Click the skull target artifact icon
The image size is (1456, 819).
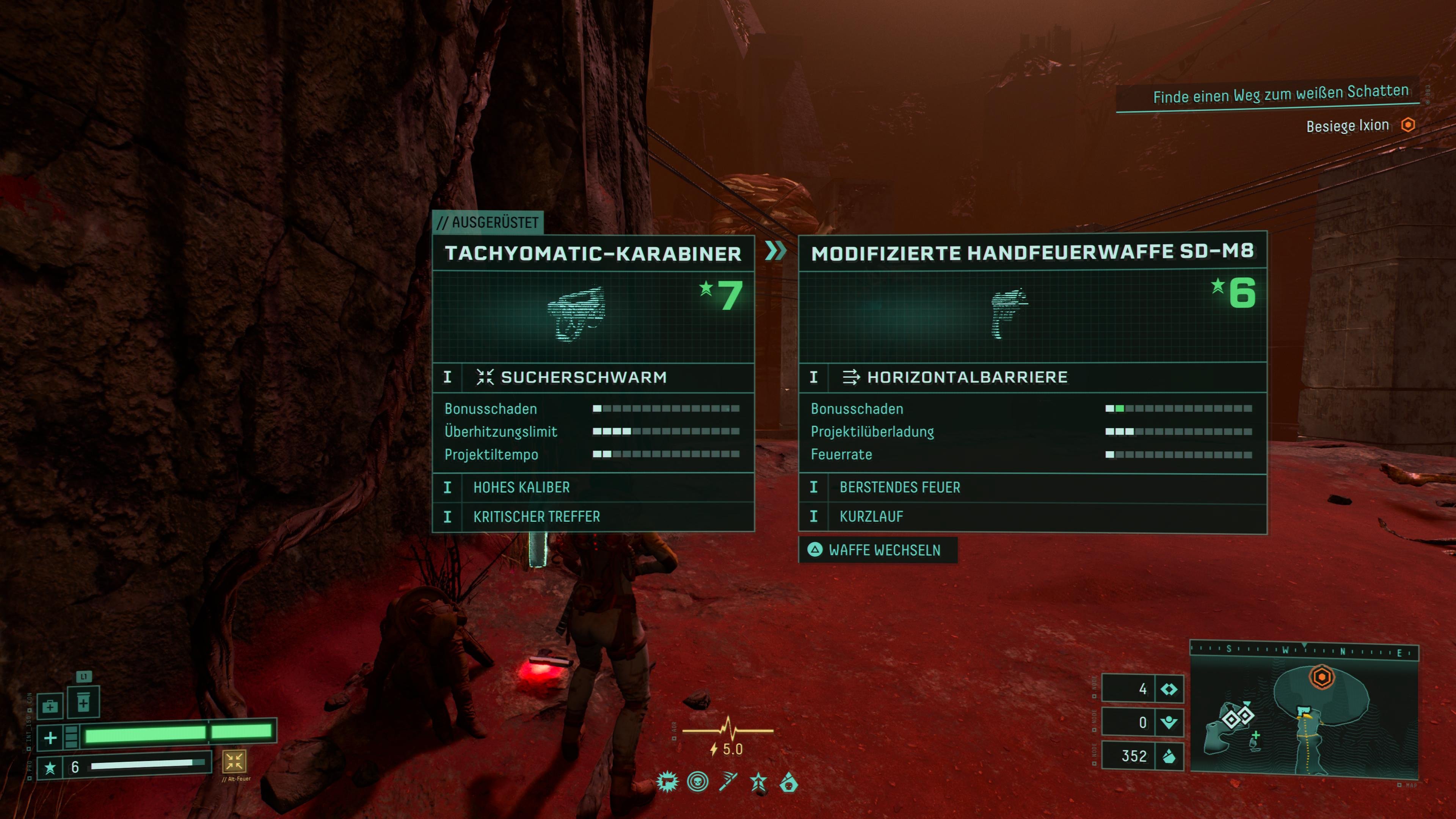[698, 783]
